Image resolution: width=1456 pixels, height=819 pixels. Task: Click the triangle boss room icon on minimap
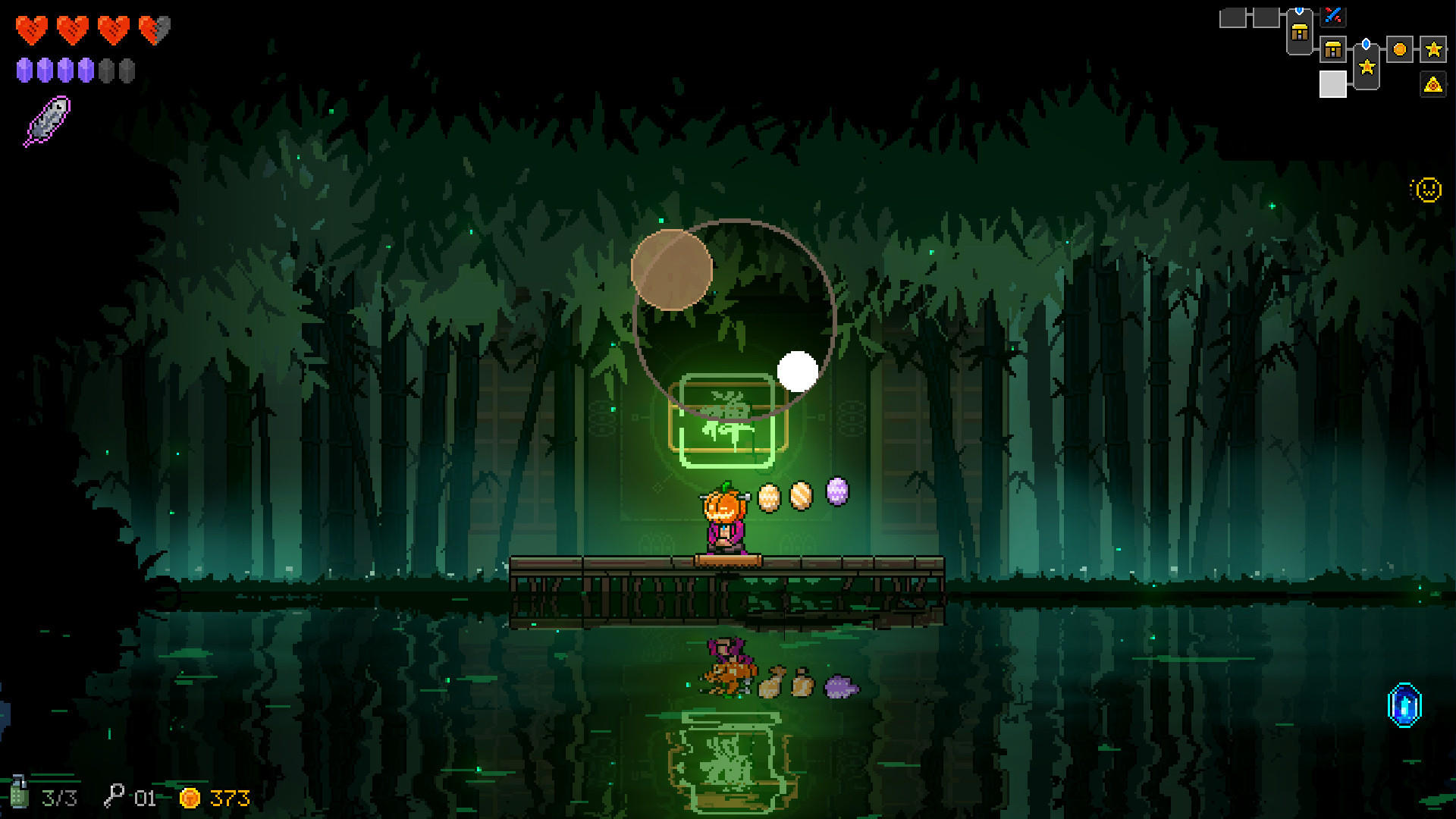1432,86
